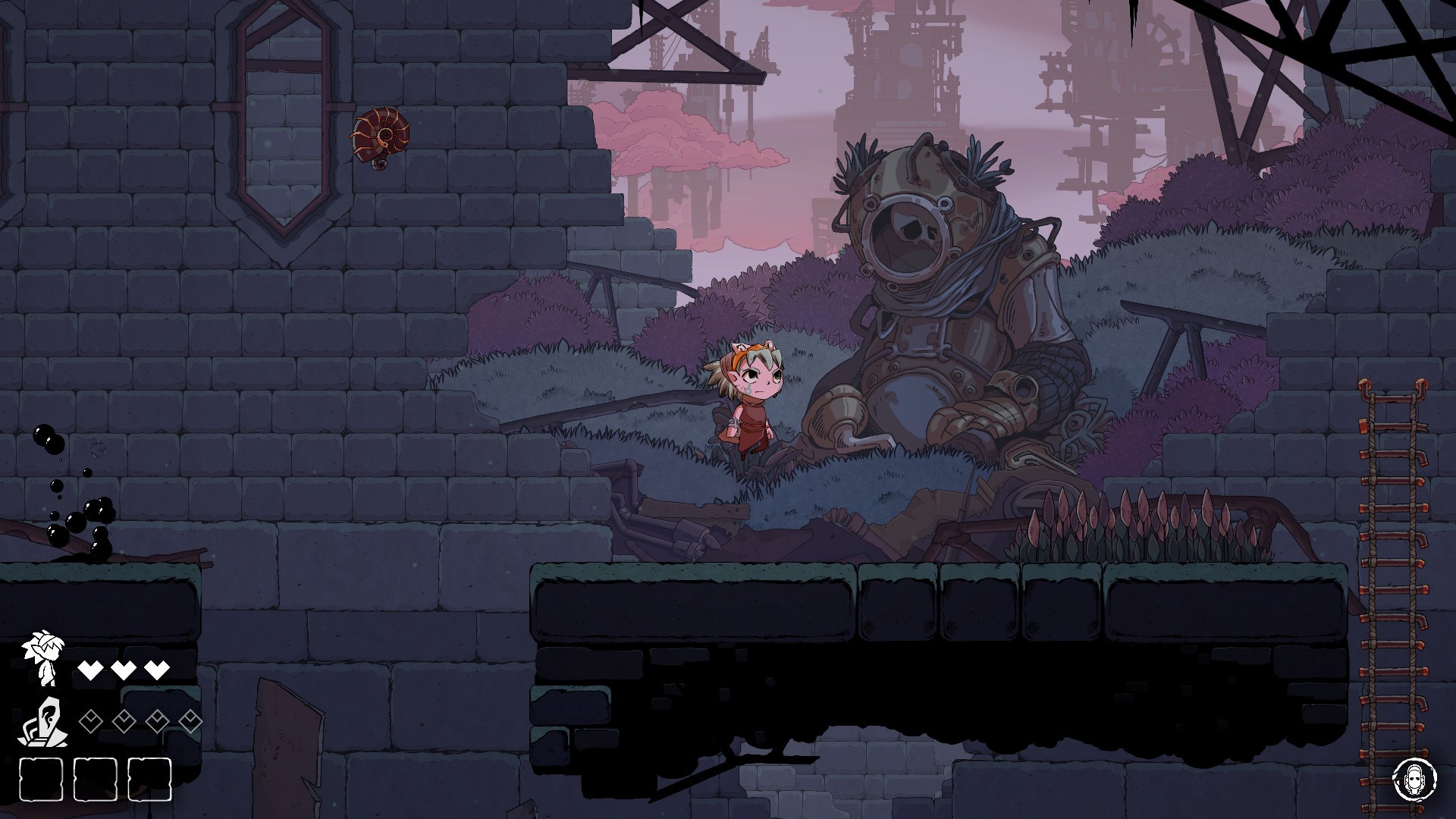Click the first white heart in the health bar
This screenshot has width=1456, height=819.
point(91,670)
